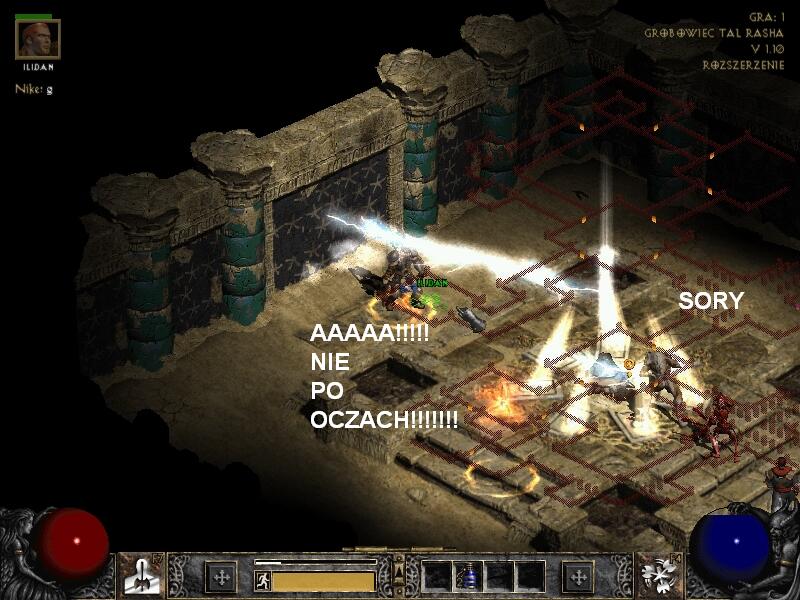Use the blue mana potion in belt
Screen dimensions: 800x600
click(x=468, y=577)
